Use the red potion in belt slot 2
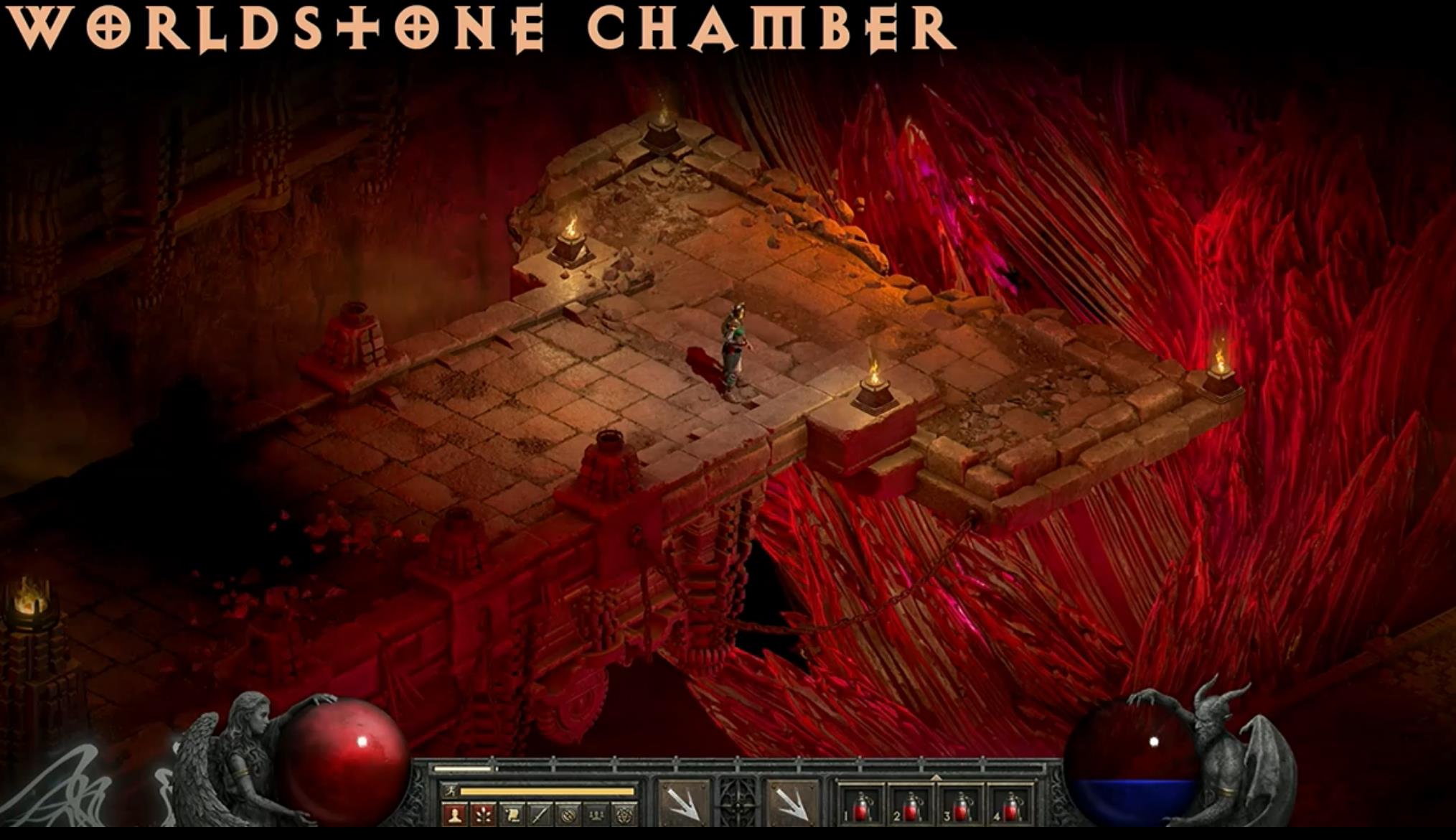 911,806
